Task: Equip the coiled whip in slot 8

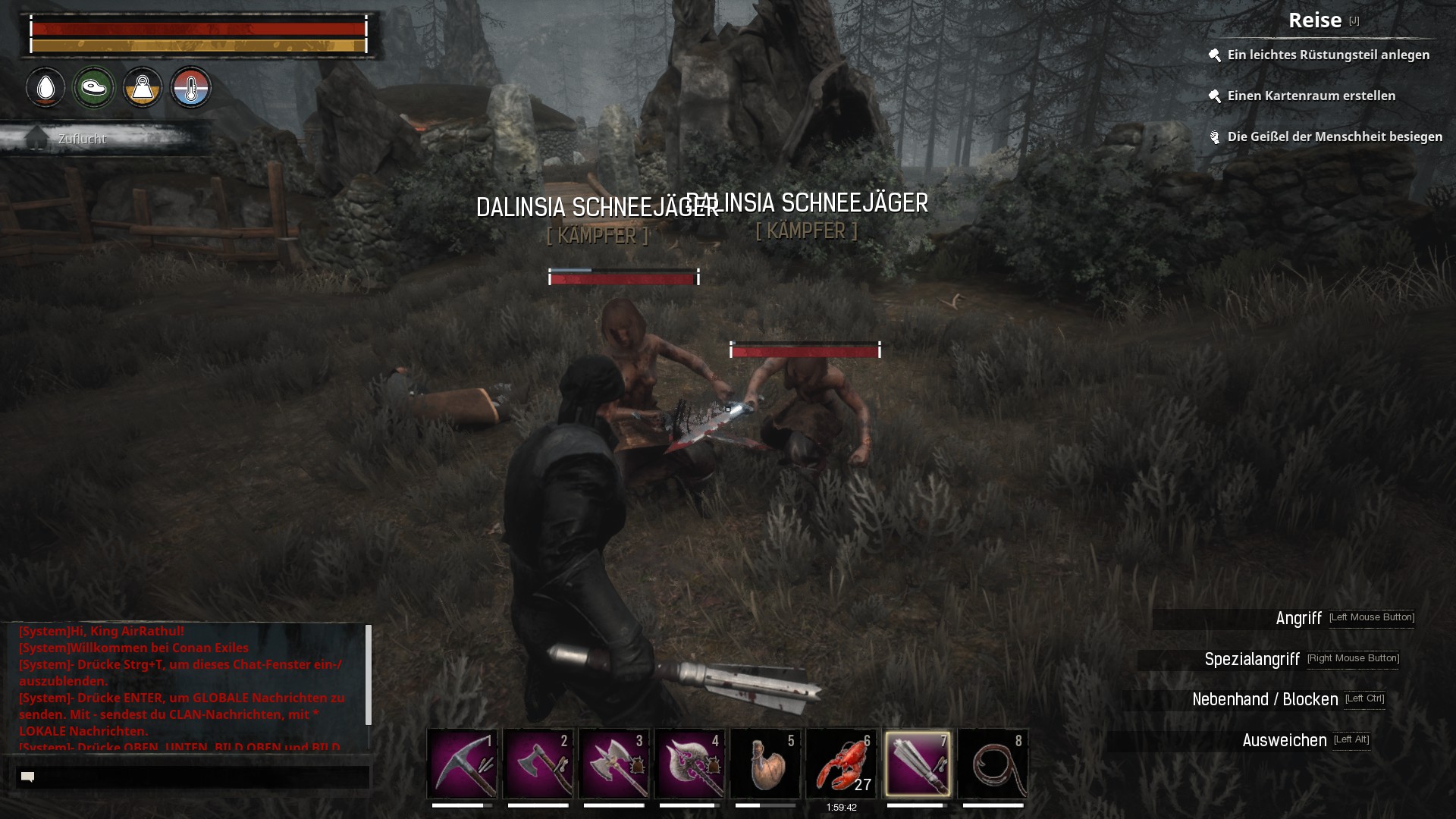Action: point(993,763)
